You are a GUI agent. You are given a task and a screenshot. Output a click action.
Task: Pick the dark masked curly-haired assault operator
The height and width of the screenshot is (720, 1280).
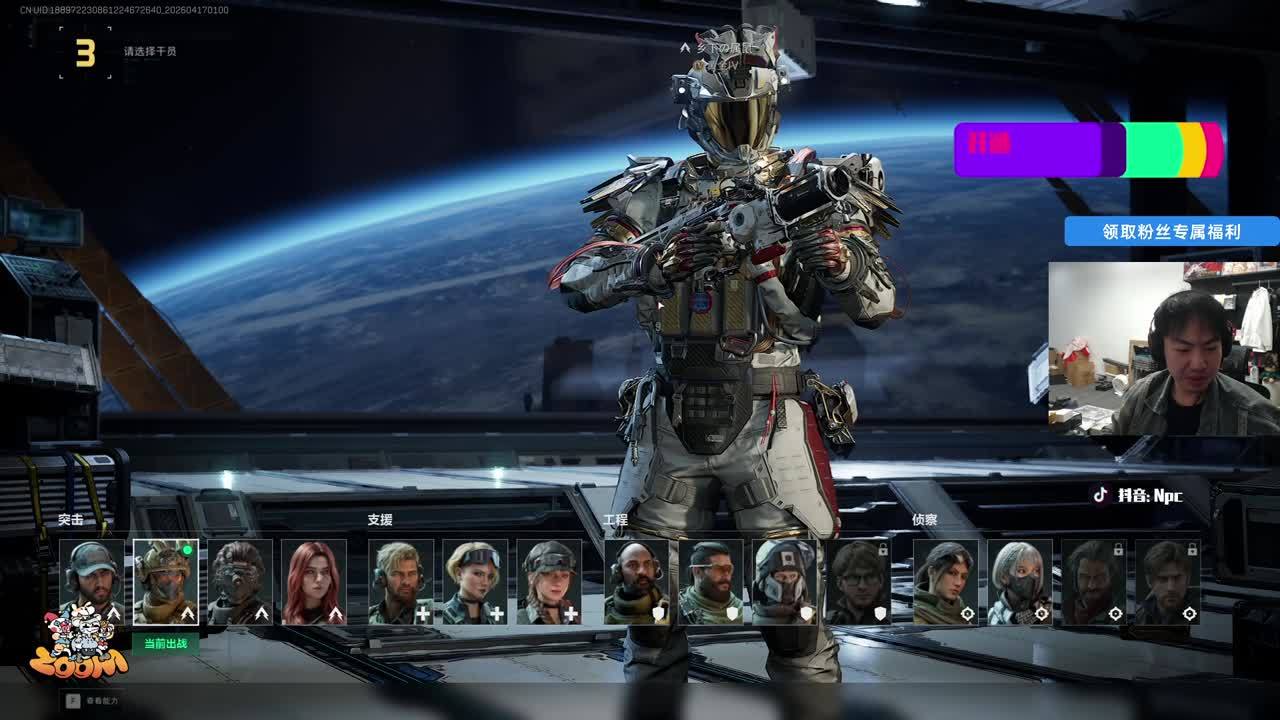click(x=240, y=582)
